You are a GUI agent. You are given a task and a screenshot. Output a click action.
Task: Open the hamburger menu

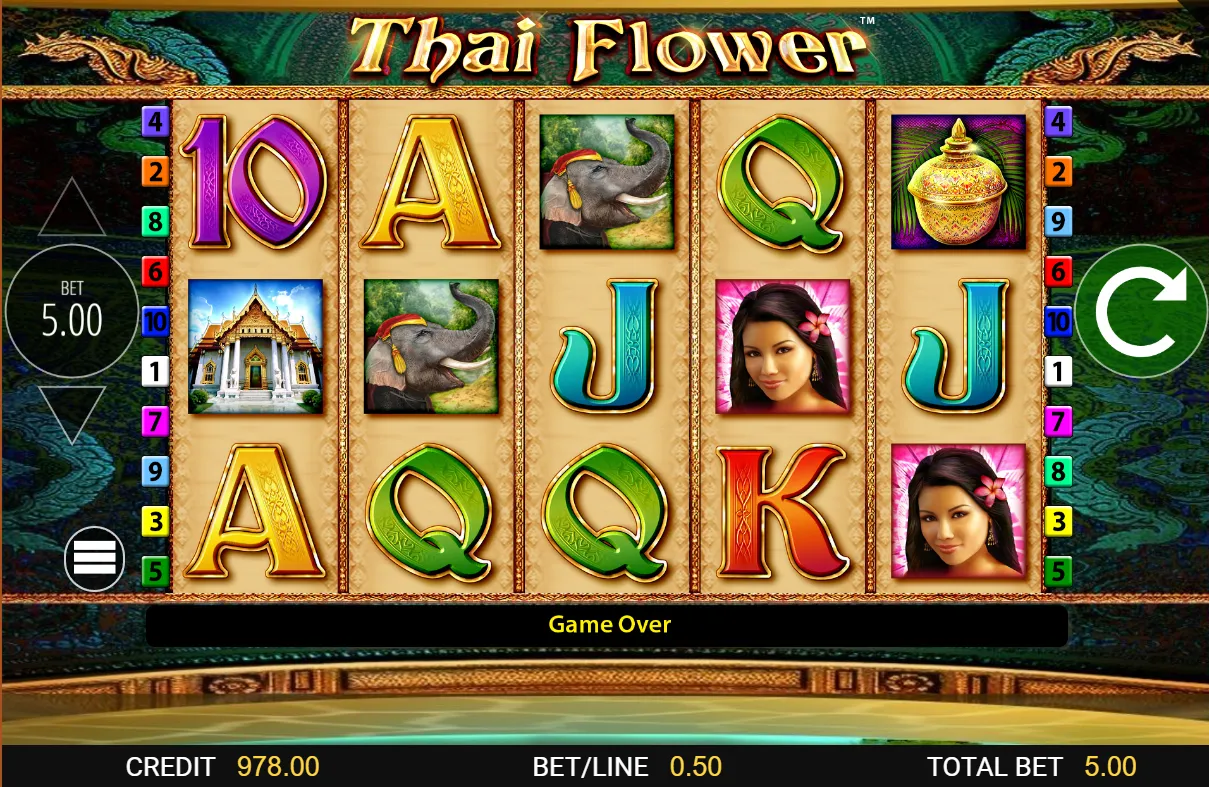[94, 558]
